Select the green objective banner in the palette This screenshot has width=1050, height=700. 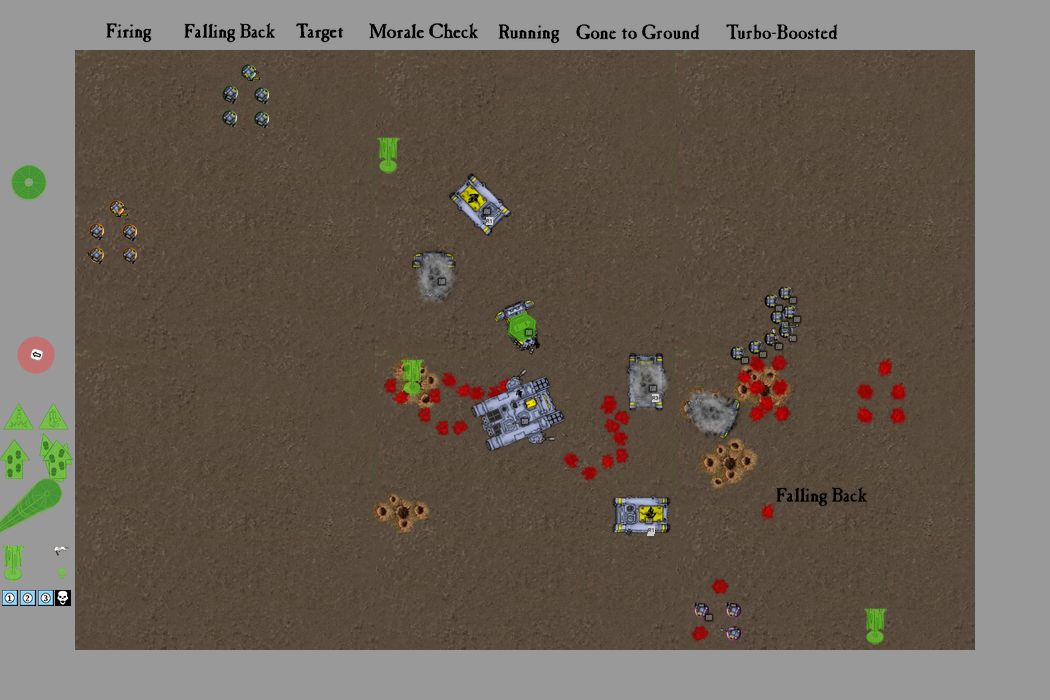[x=13, y=562]
